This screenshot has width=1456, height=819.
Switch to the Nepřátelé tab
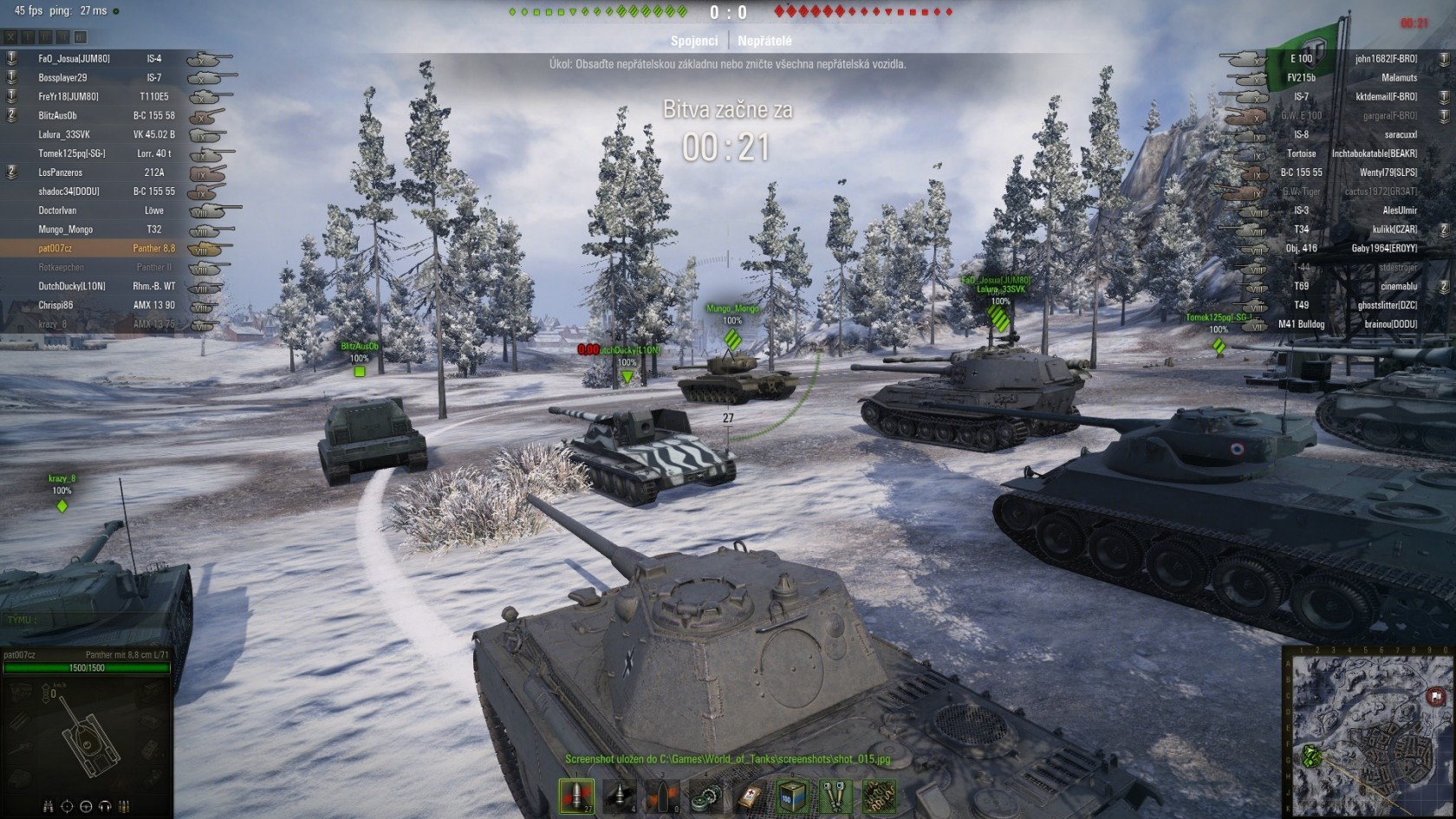764,41
